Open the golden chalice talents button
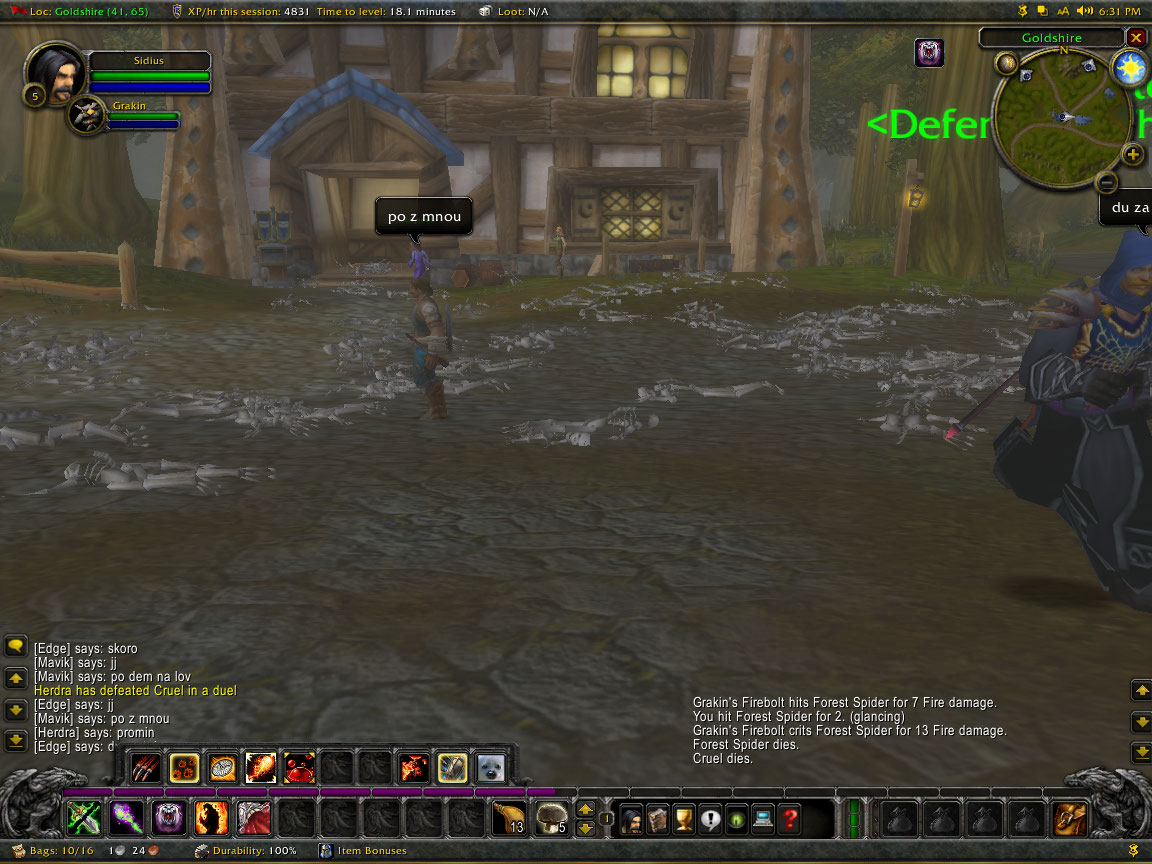This screenshot has width=1152, height=864. 684,820
